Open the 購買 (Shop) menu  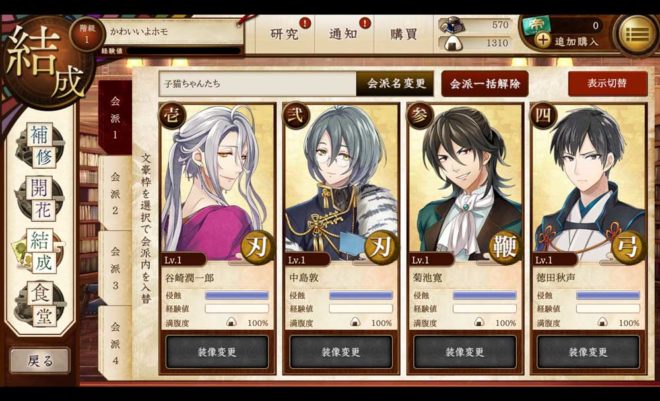[404, 34]
